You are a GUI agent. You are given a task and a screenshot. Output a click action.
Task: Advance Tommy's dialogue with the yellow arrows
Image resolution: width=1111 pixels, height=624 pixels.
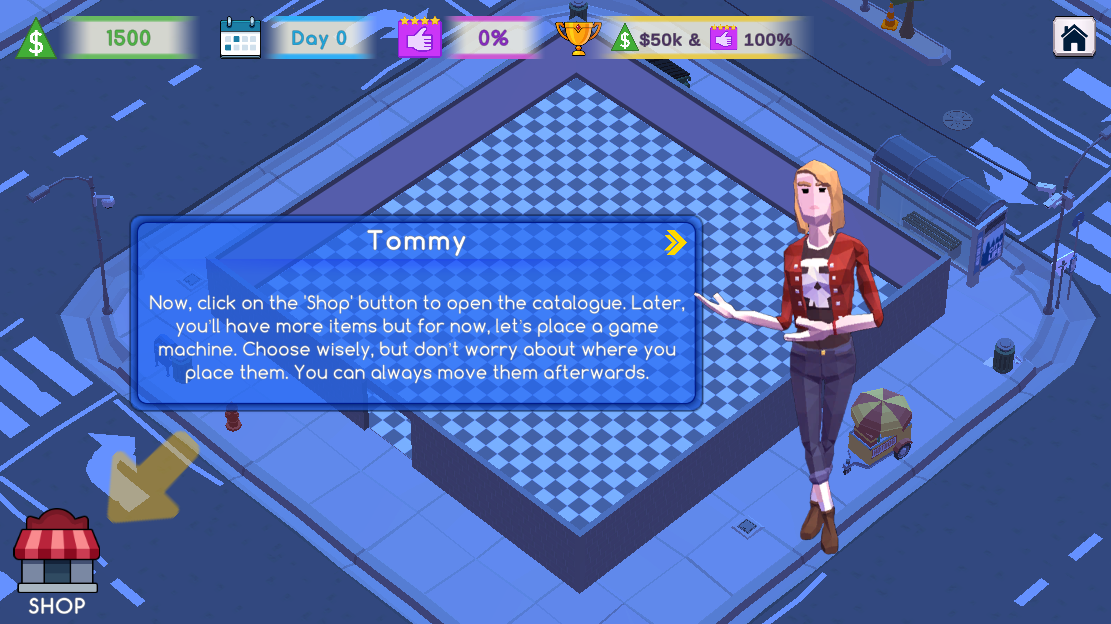pos(676,242)
